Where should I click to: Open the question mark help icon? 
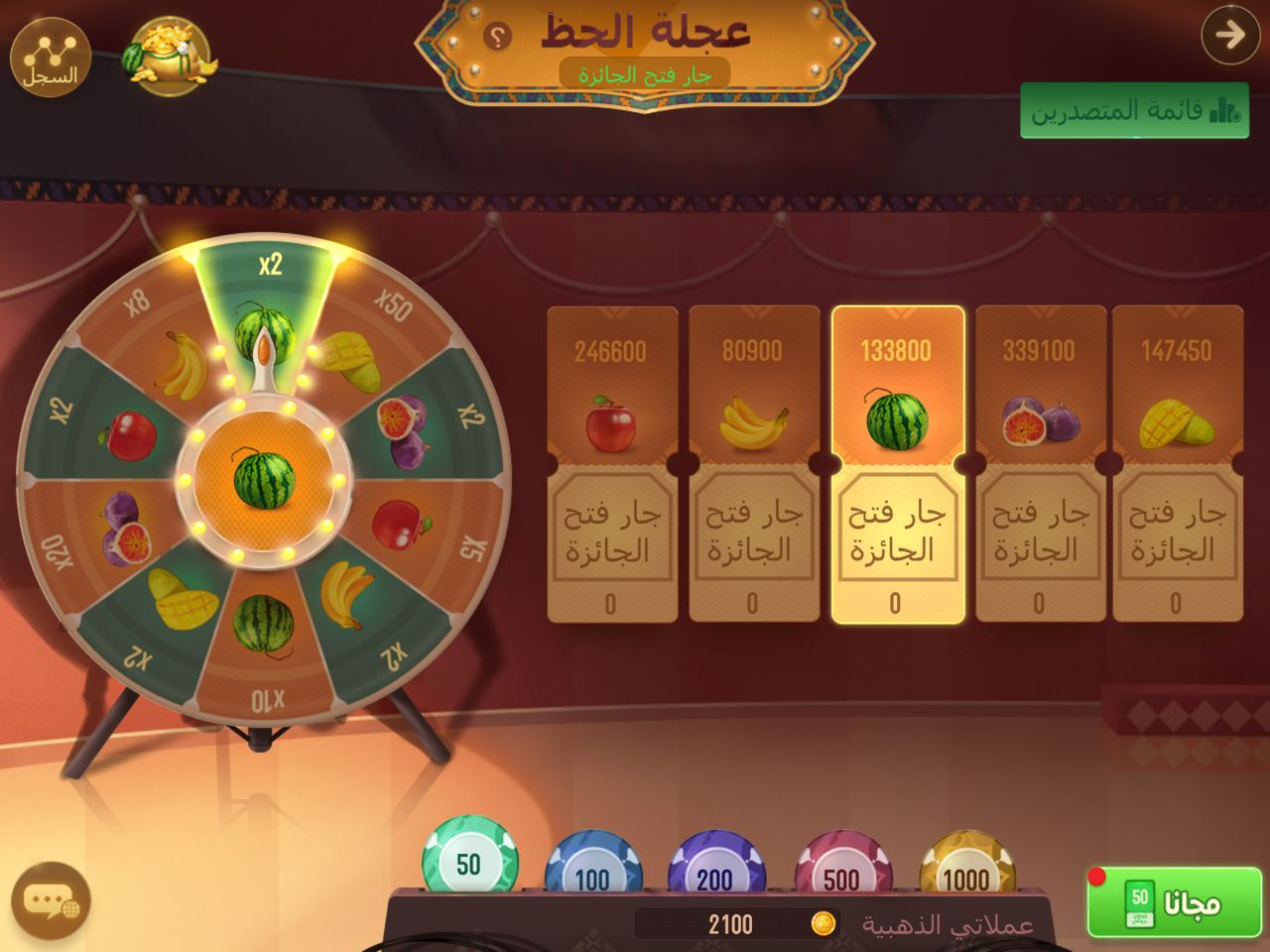coord(498,38)
